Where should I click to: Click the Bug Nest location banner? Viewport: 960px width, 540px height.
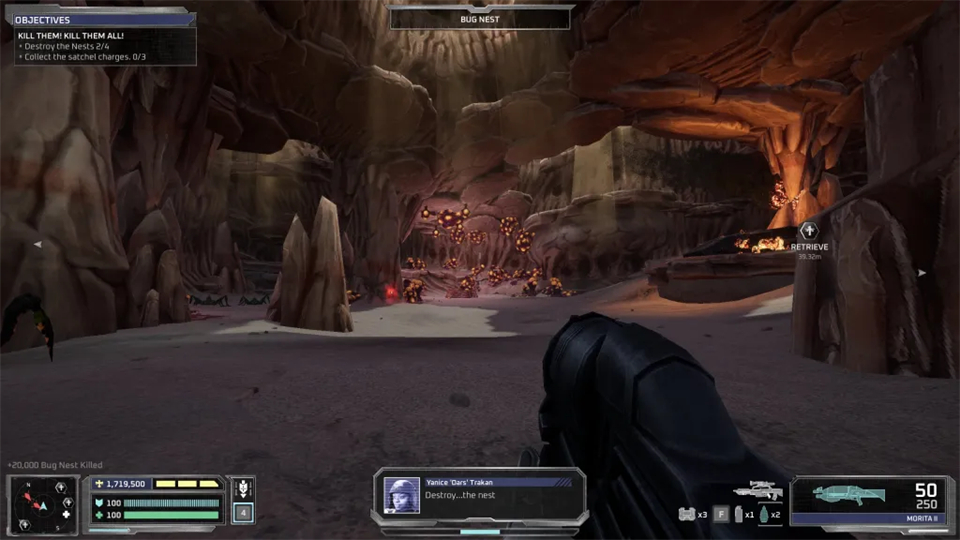[x=480, y=18]
